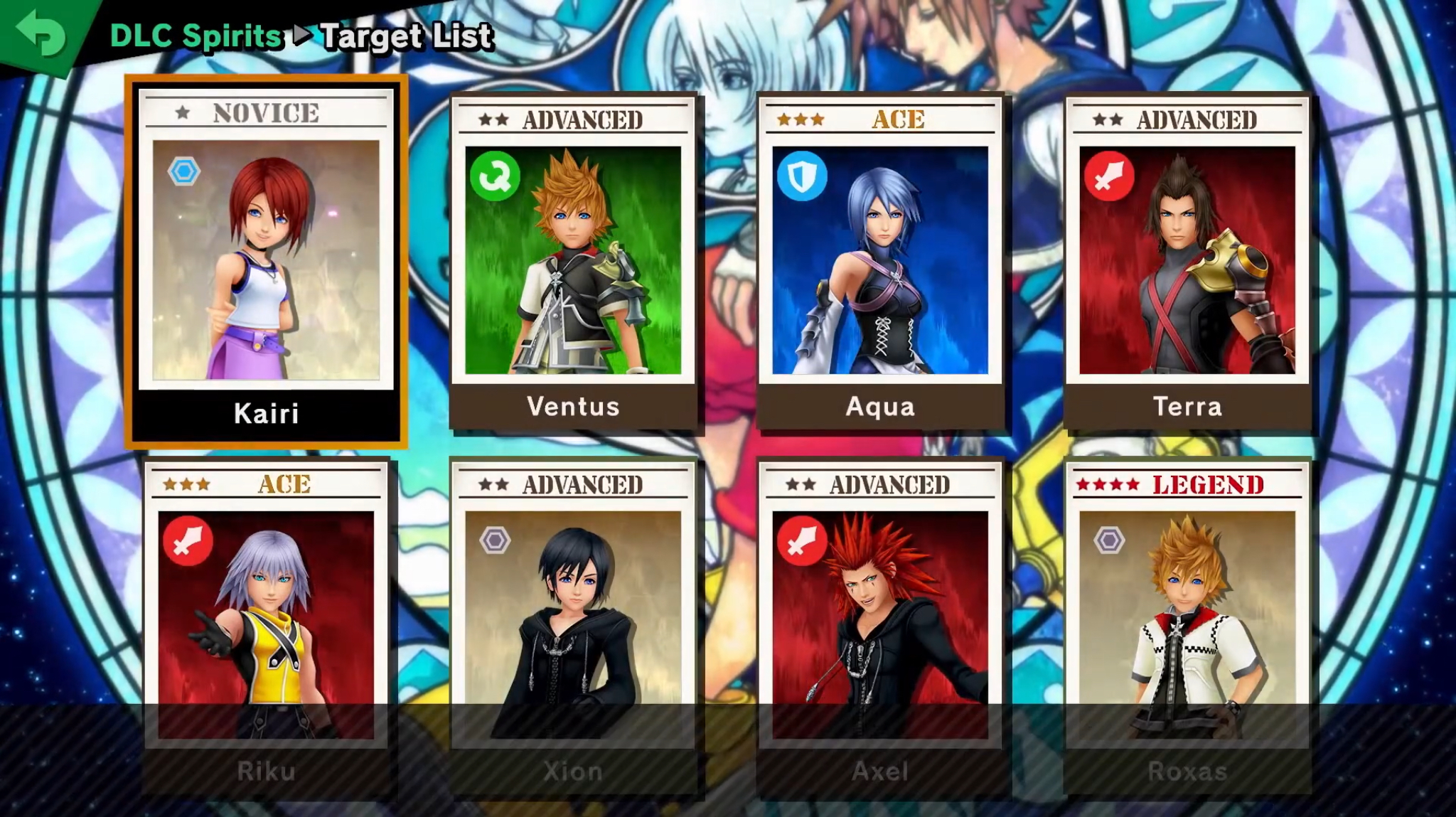This screenshot has height=817, width=1456.
Task: Select the Kairi novice spirit card
Action: click(x=266, y=262)
